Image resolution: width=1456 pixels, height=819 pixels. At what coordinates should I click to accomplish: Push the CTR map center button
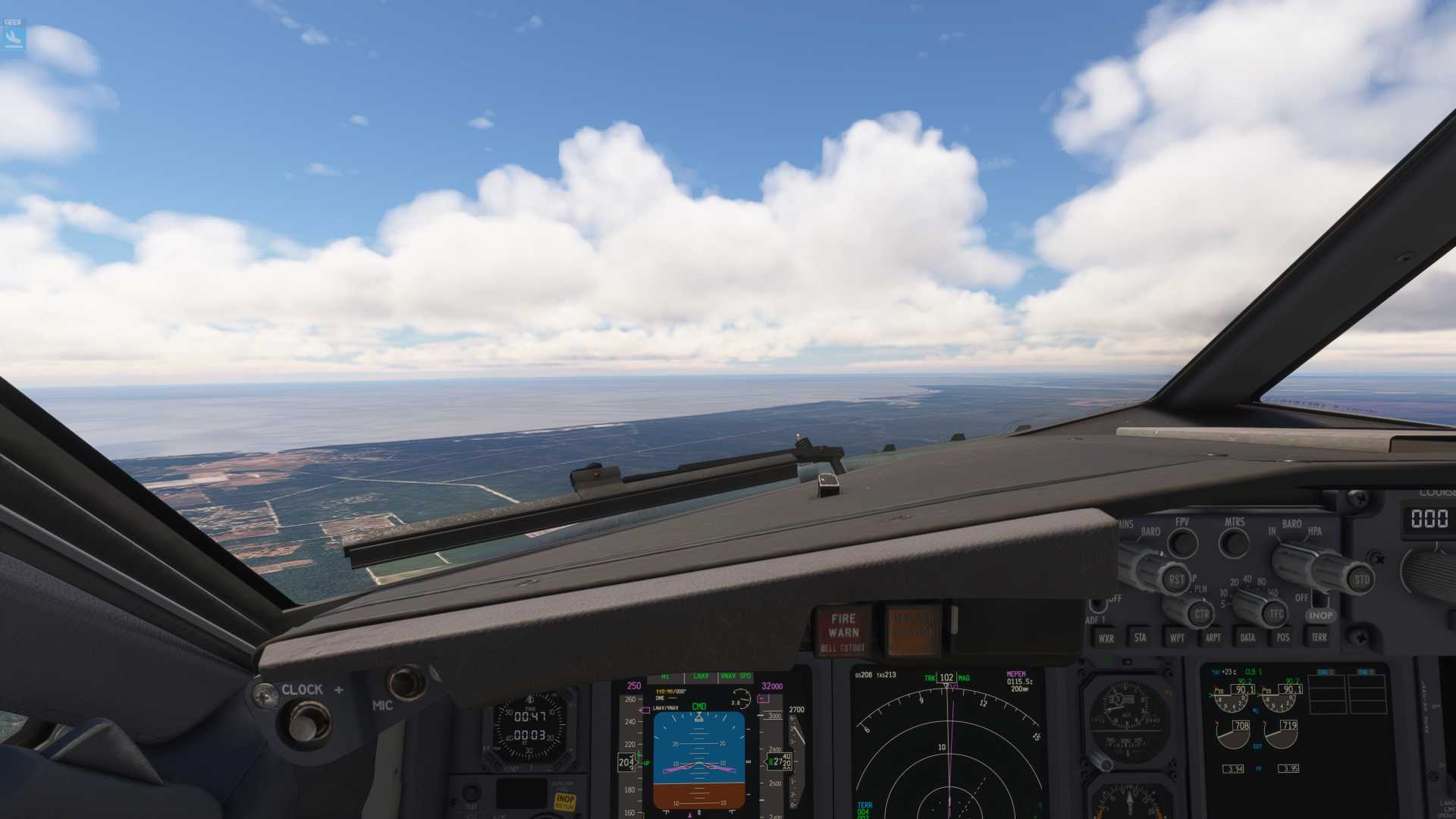1202,614
